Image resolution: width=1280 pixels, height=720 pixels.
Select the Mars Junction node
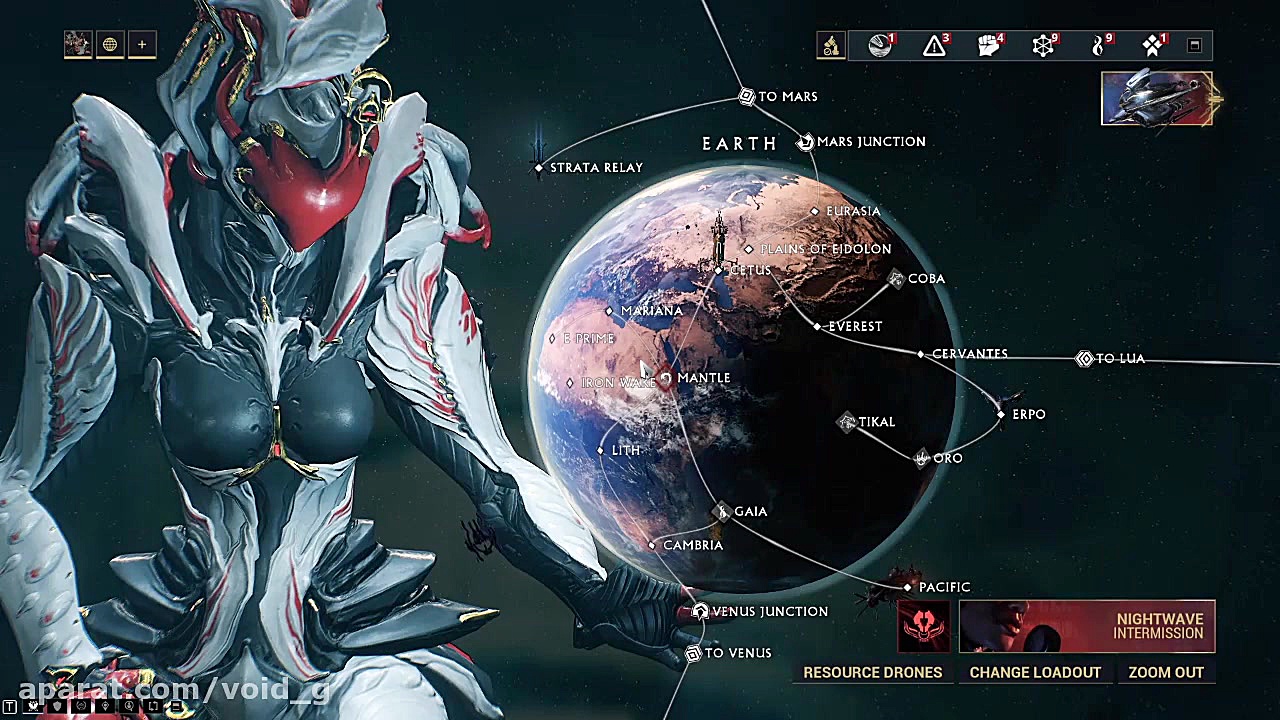pos(806,142)
